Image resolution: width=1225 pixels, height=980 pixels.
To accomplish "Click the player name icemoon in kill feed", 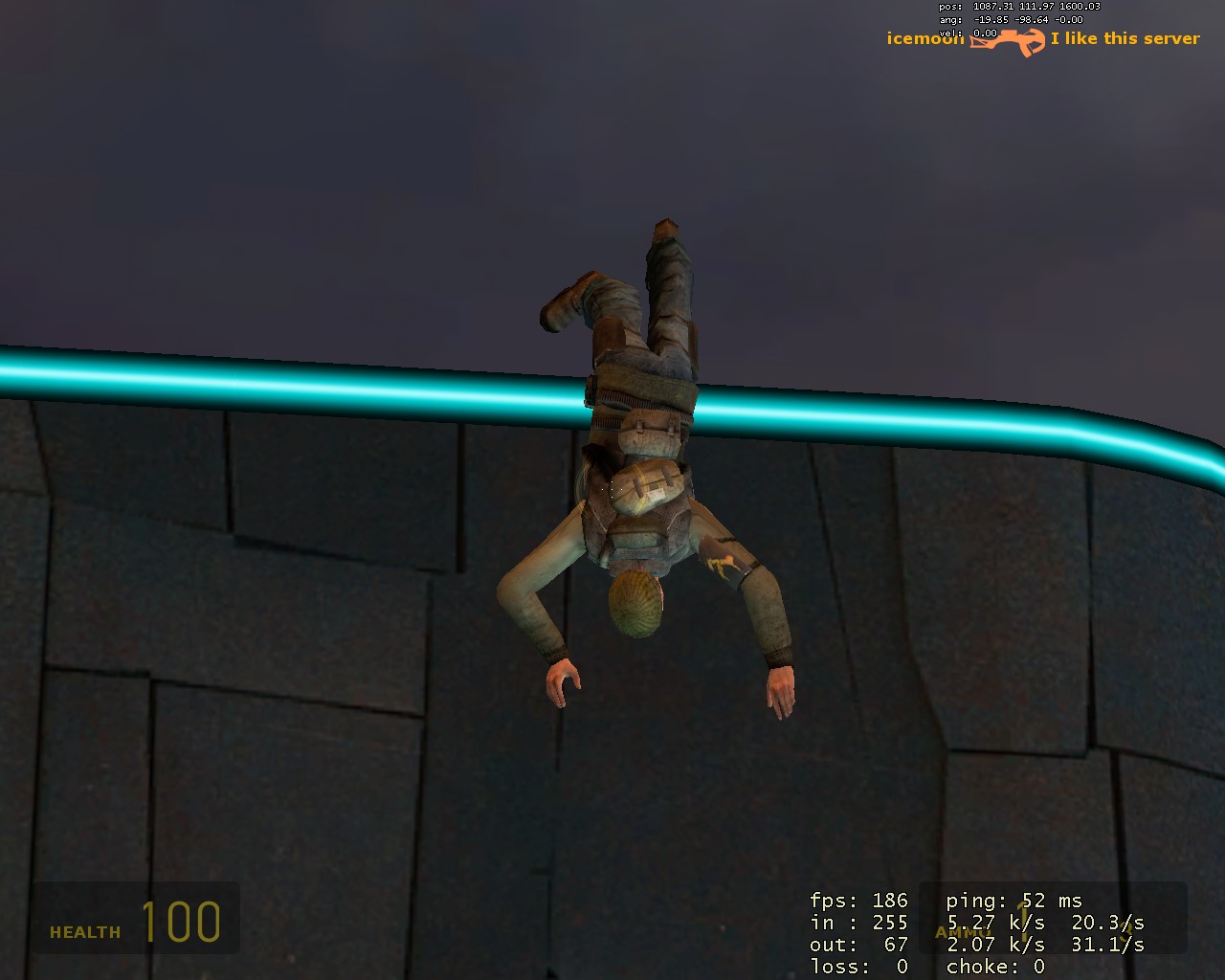I will point(924,38).
